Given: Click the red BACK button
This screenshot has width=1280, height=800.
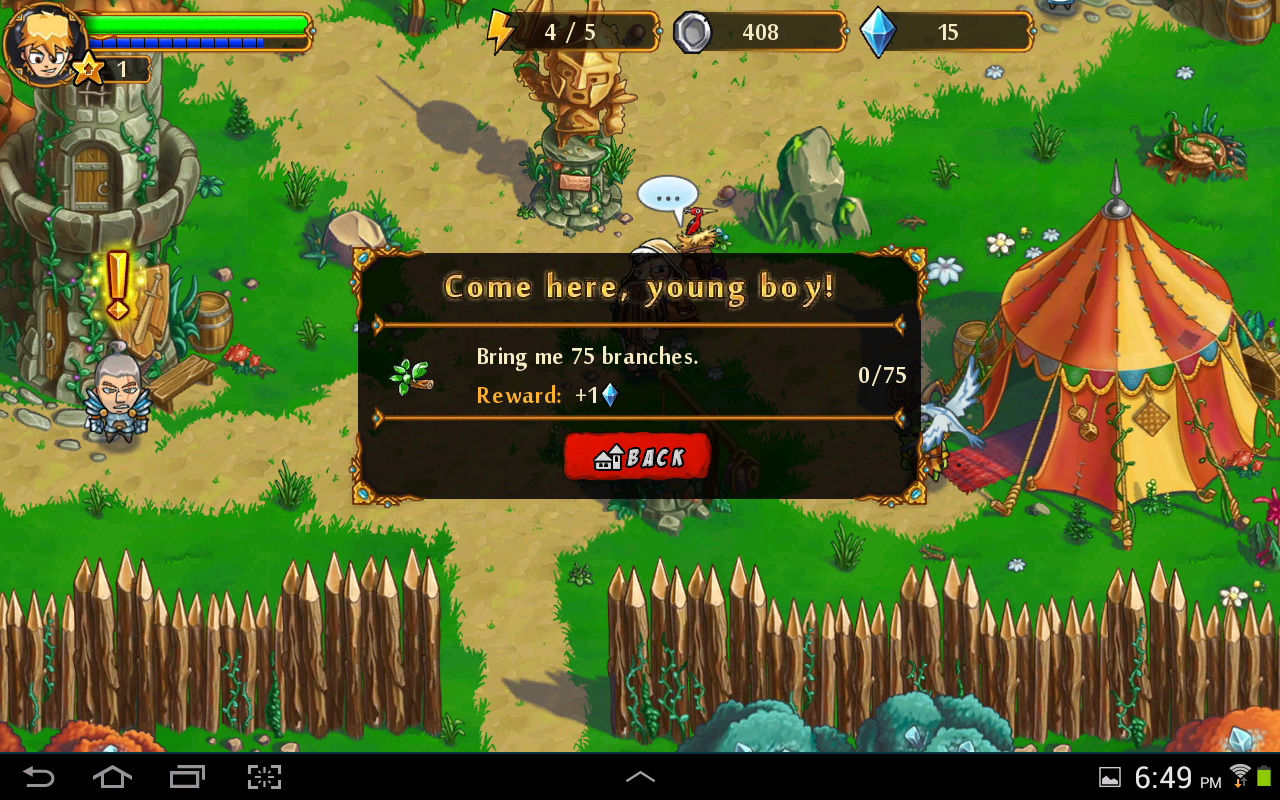Looking at the screenshot, I should tap(638, 457).
